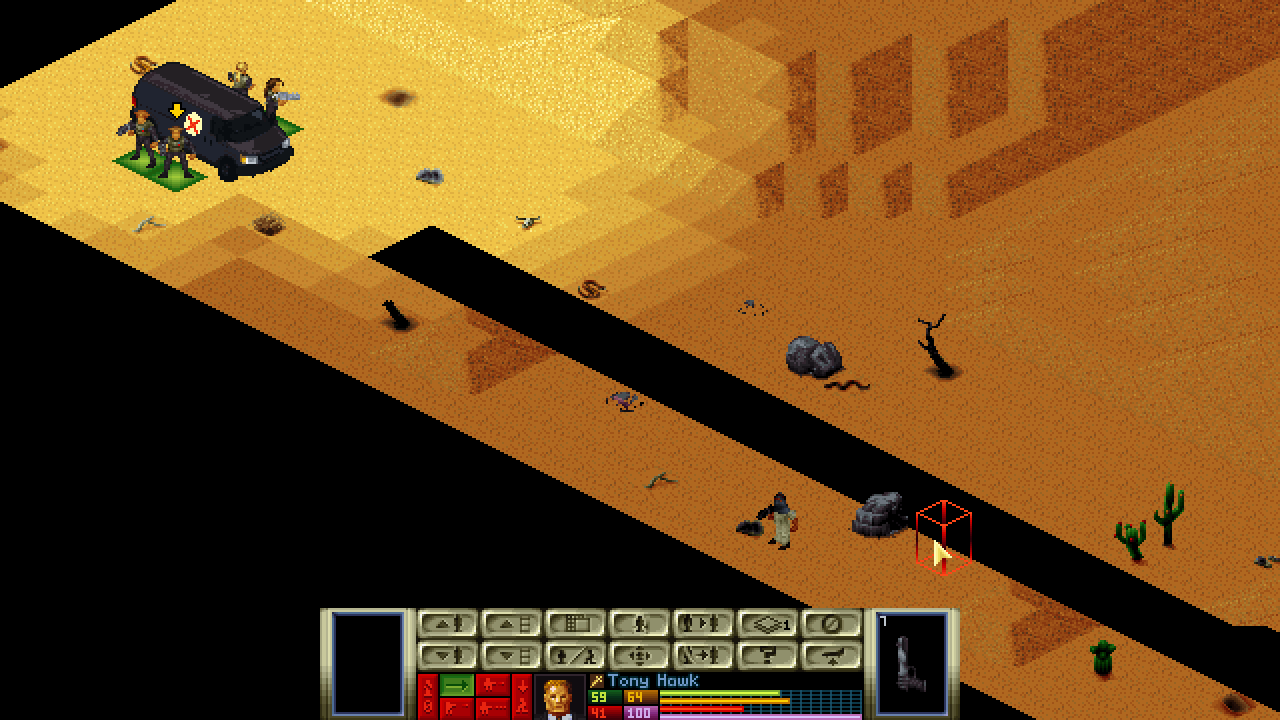Click the circle-slash button in the top row

[x=831, y=624]
